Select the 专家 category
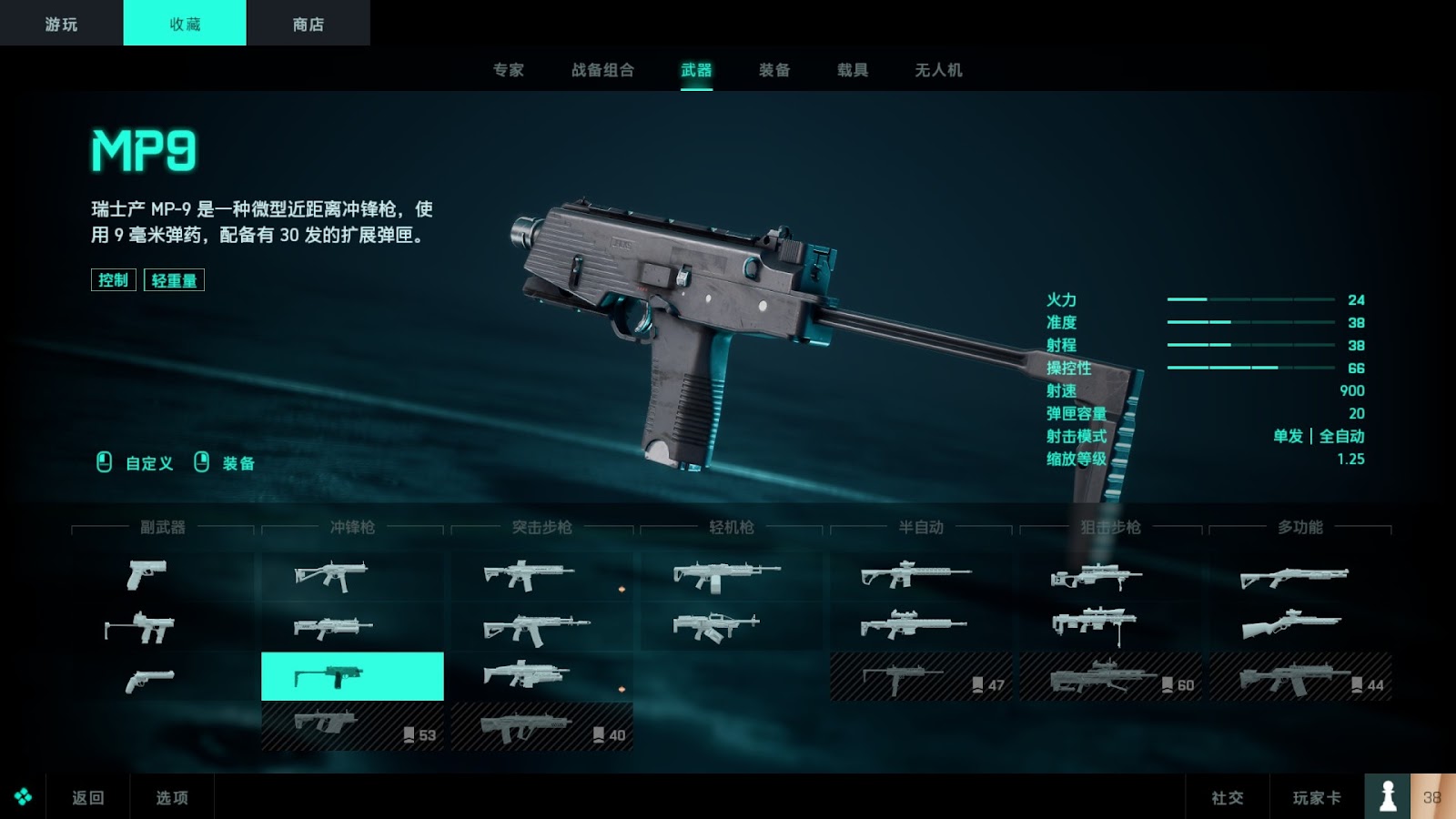This screenshot has width=1456, height=819. tap(509, 70)
